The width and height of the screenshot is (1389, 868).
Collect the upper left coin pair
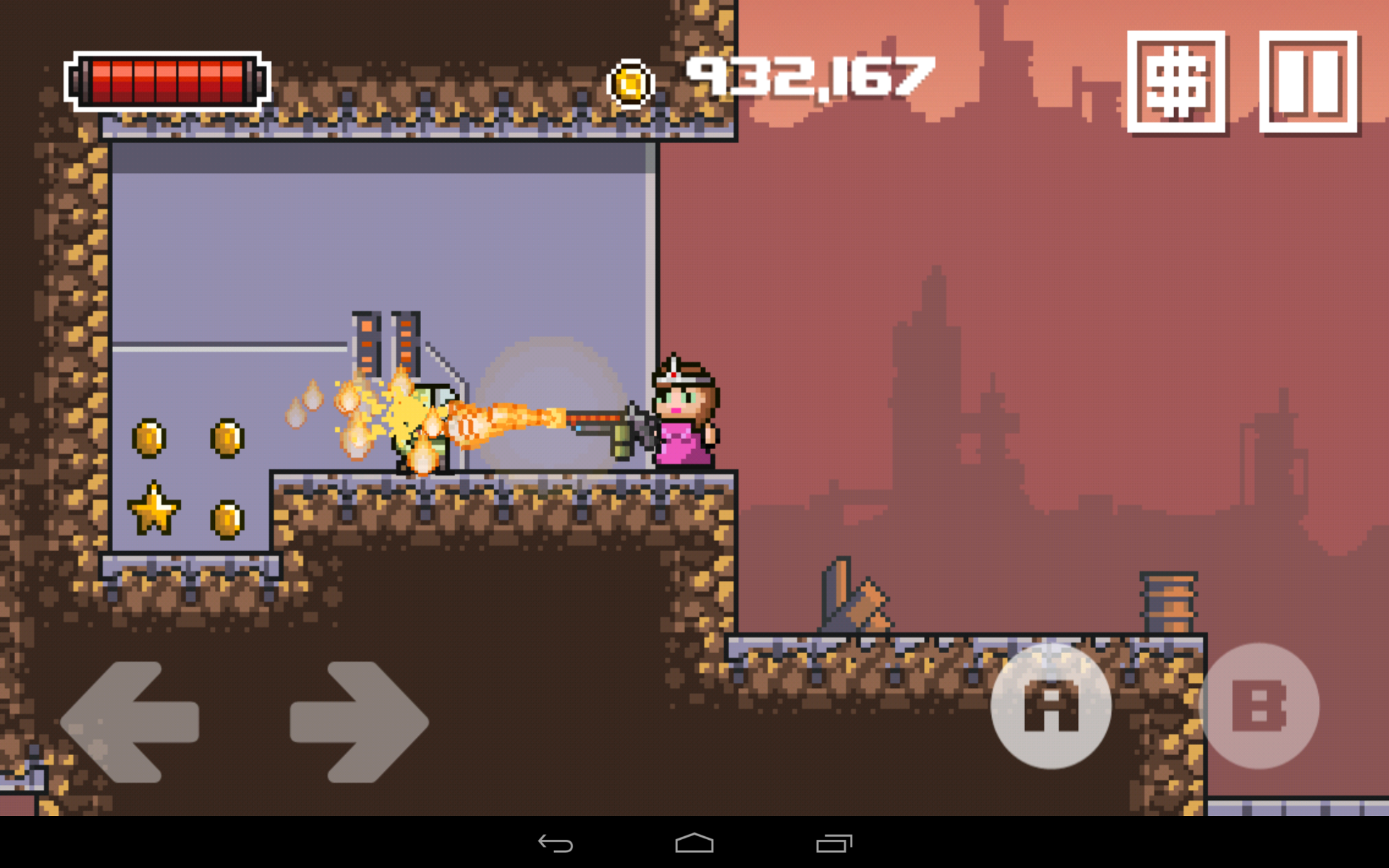click(x=187, y=439)
